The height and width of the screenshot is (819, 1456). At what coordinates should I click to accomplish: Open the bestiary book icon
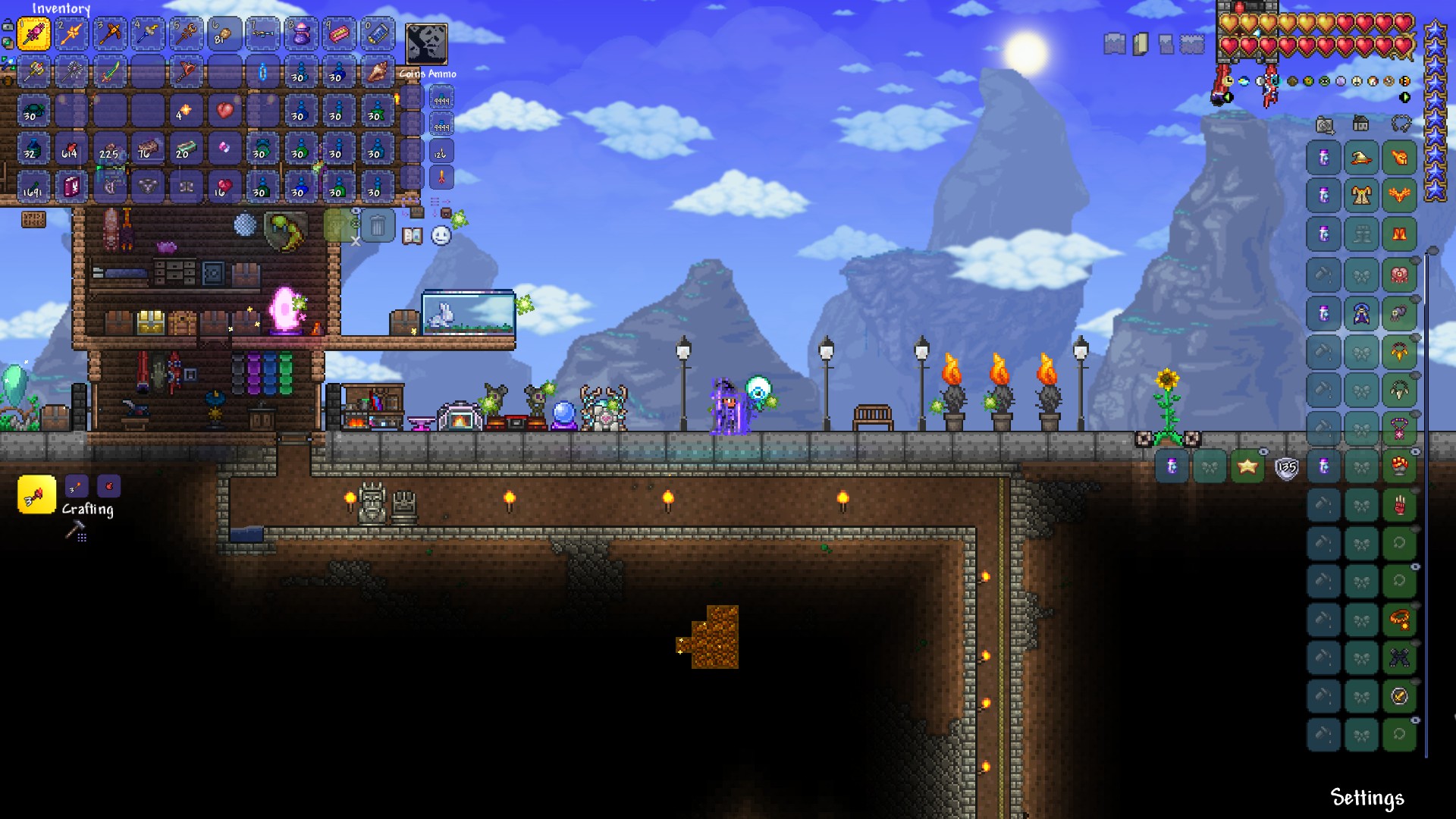click(x=412, y=236)
